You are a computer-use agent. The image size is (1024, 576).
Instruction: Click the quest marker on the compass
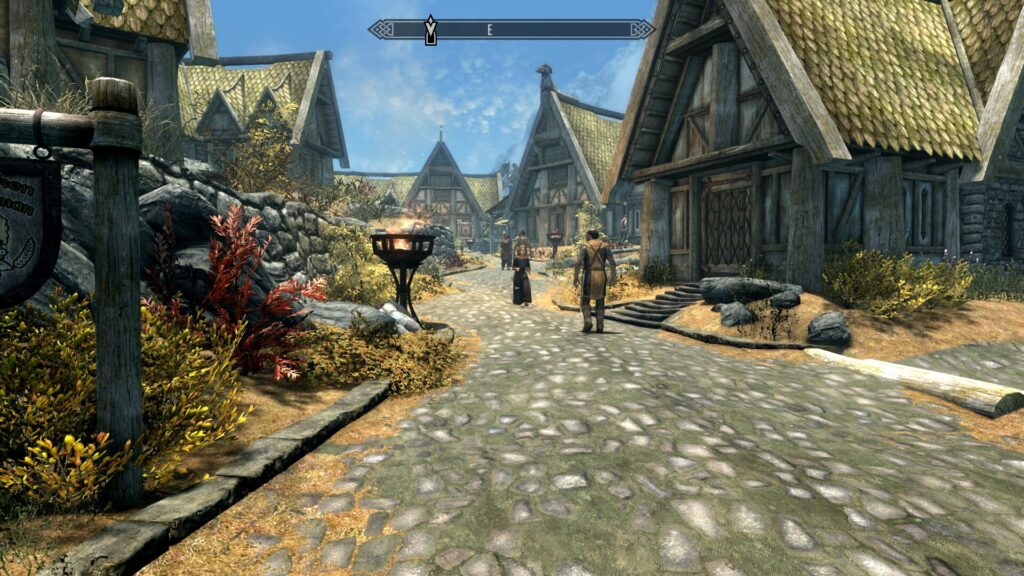tap(431, 29)
